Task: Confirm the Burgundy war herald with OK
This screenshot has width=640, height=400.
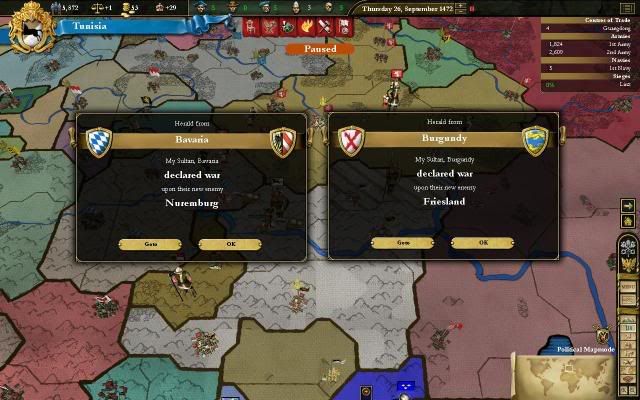Action: click(483, 242)
